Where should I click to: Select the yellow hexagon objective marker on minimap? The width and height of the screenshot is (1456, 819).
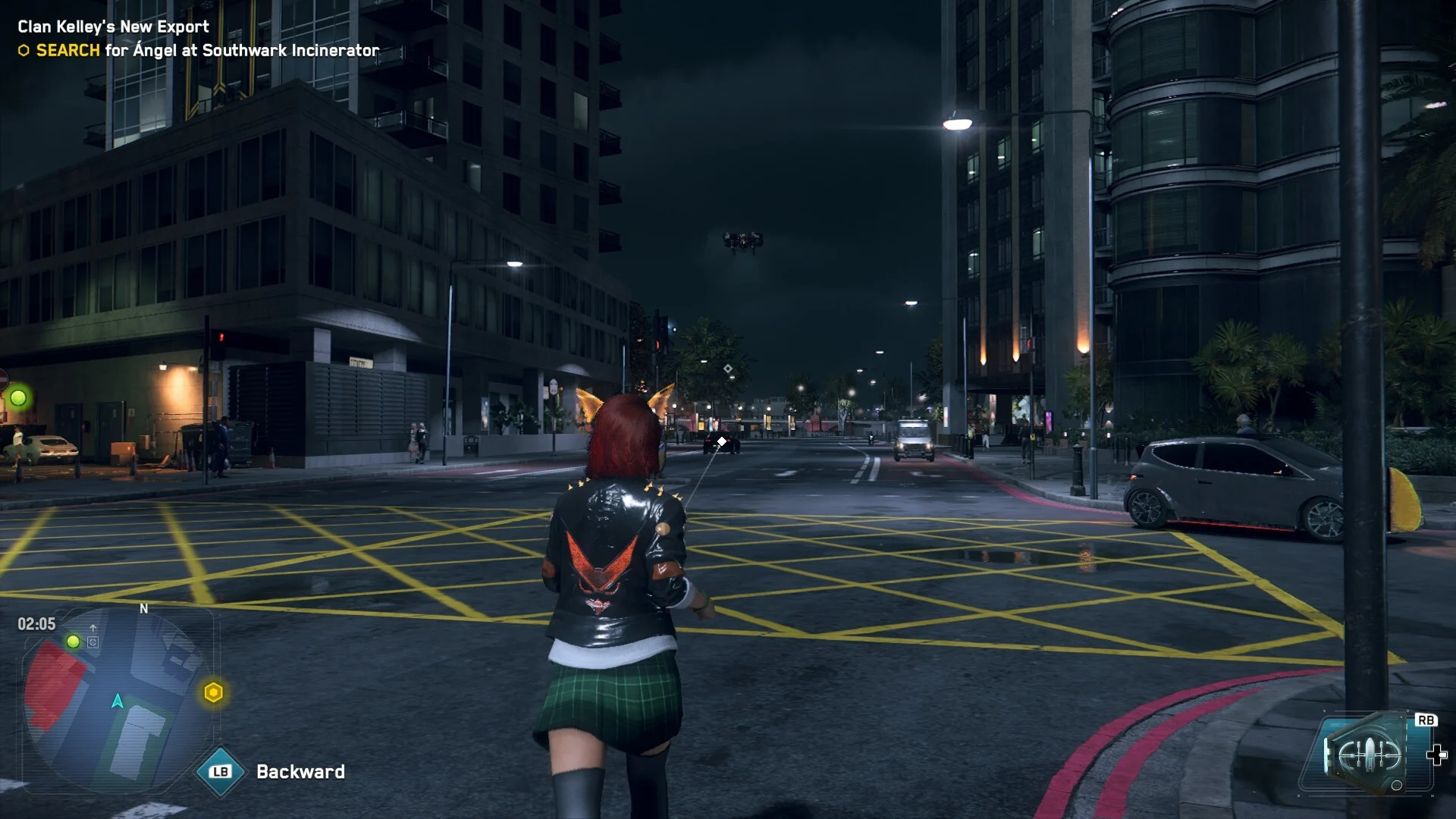click(214, 692)
